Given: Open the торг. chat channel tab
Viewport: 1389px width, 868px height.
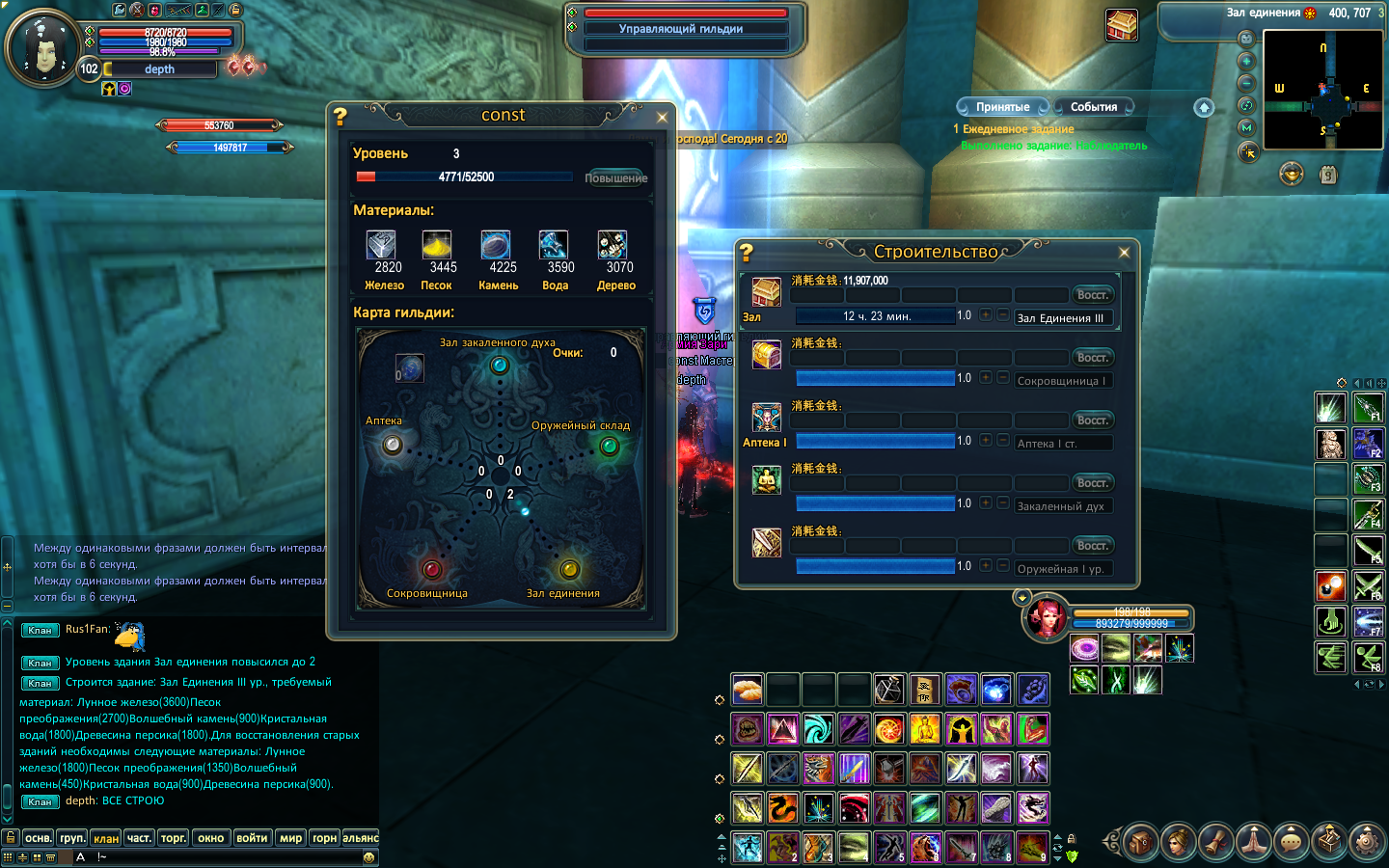Looking at the screenshot, I should pos(174,838).
